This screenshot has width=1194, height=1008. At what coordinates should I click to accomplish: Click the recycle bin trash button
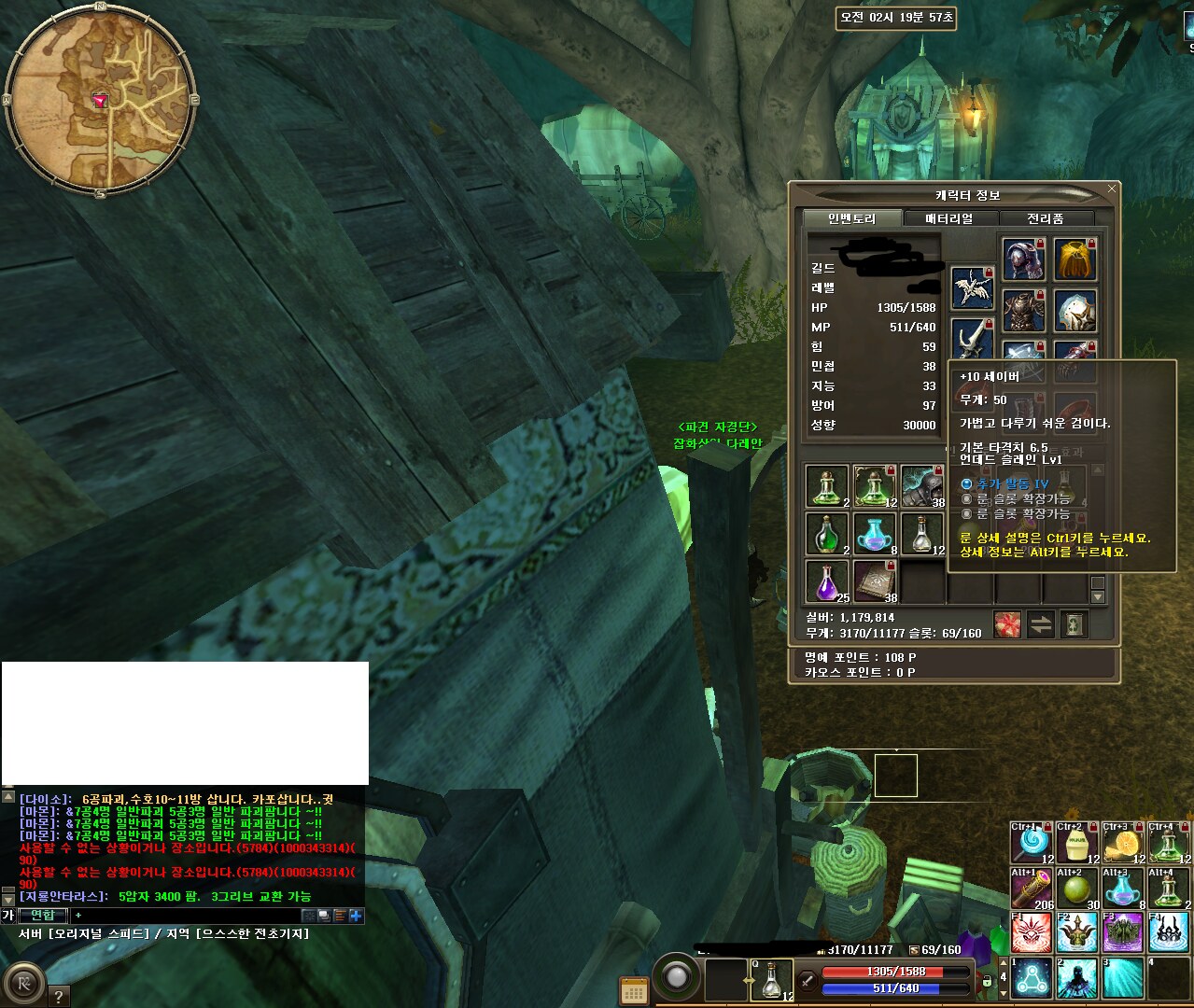point(1075,624)
